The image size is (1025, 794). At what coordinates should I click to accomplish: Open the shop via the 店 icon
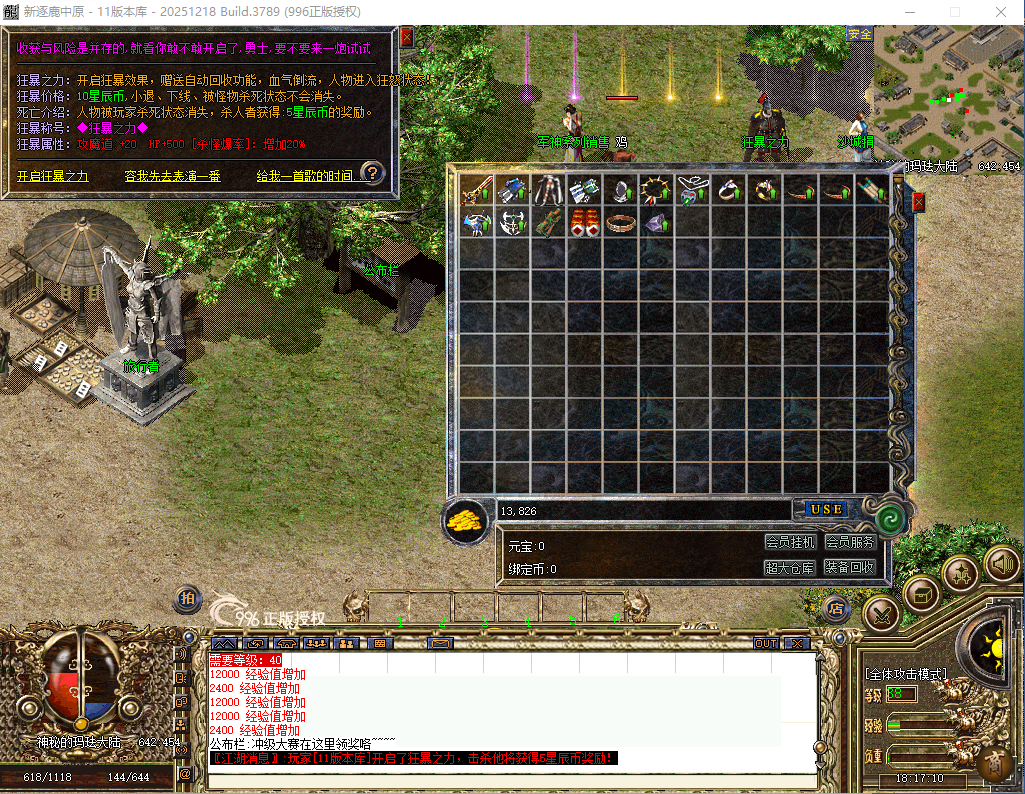836,607
